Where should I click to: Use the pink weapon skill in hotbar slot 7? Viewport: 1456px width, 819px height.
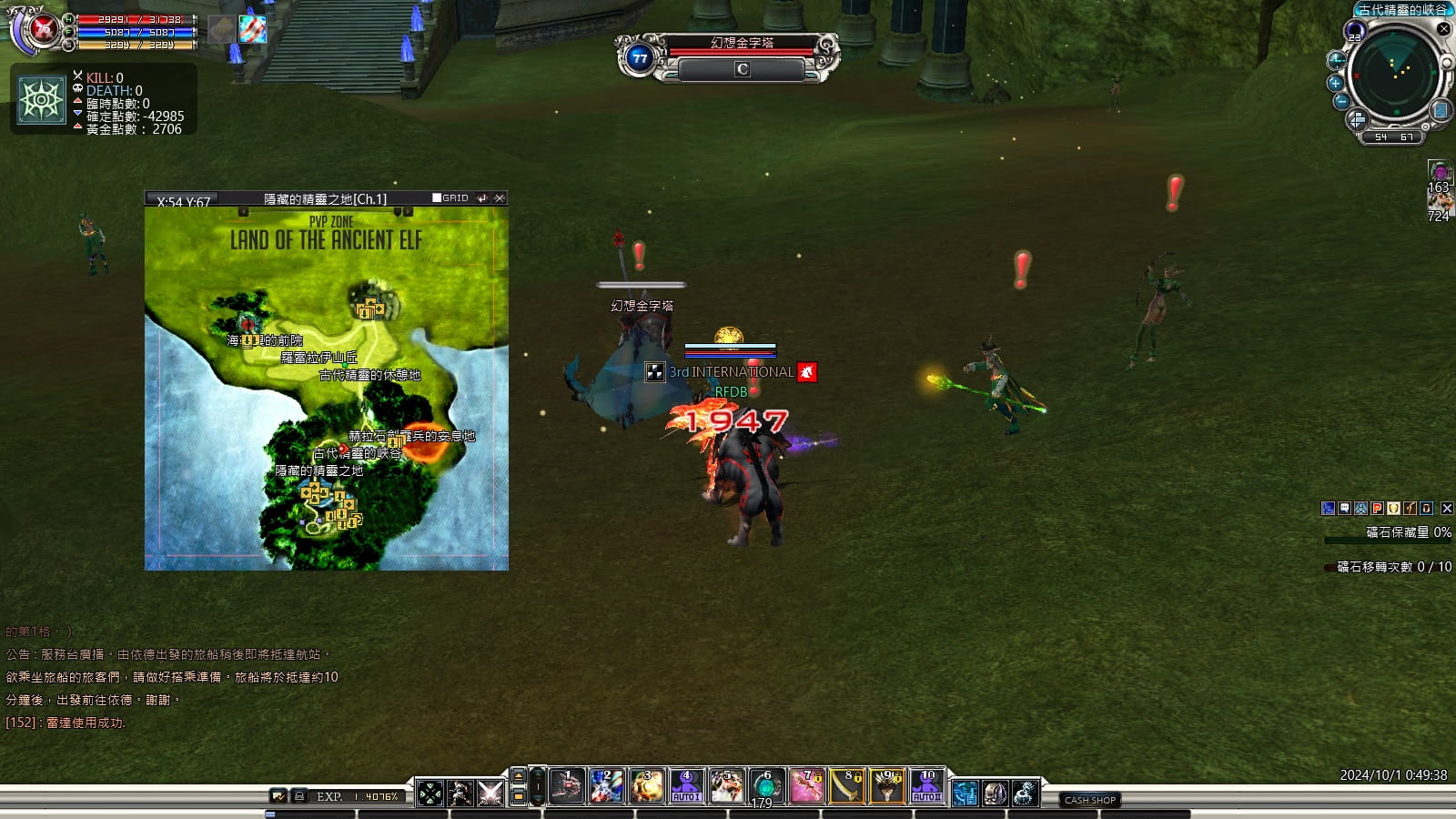(x=806, y=786)
